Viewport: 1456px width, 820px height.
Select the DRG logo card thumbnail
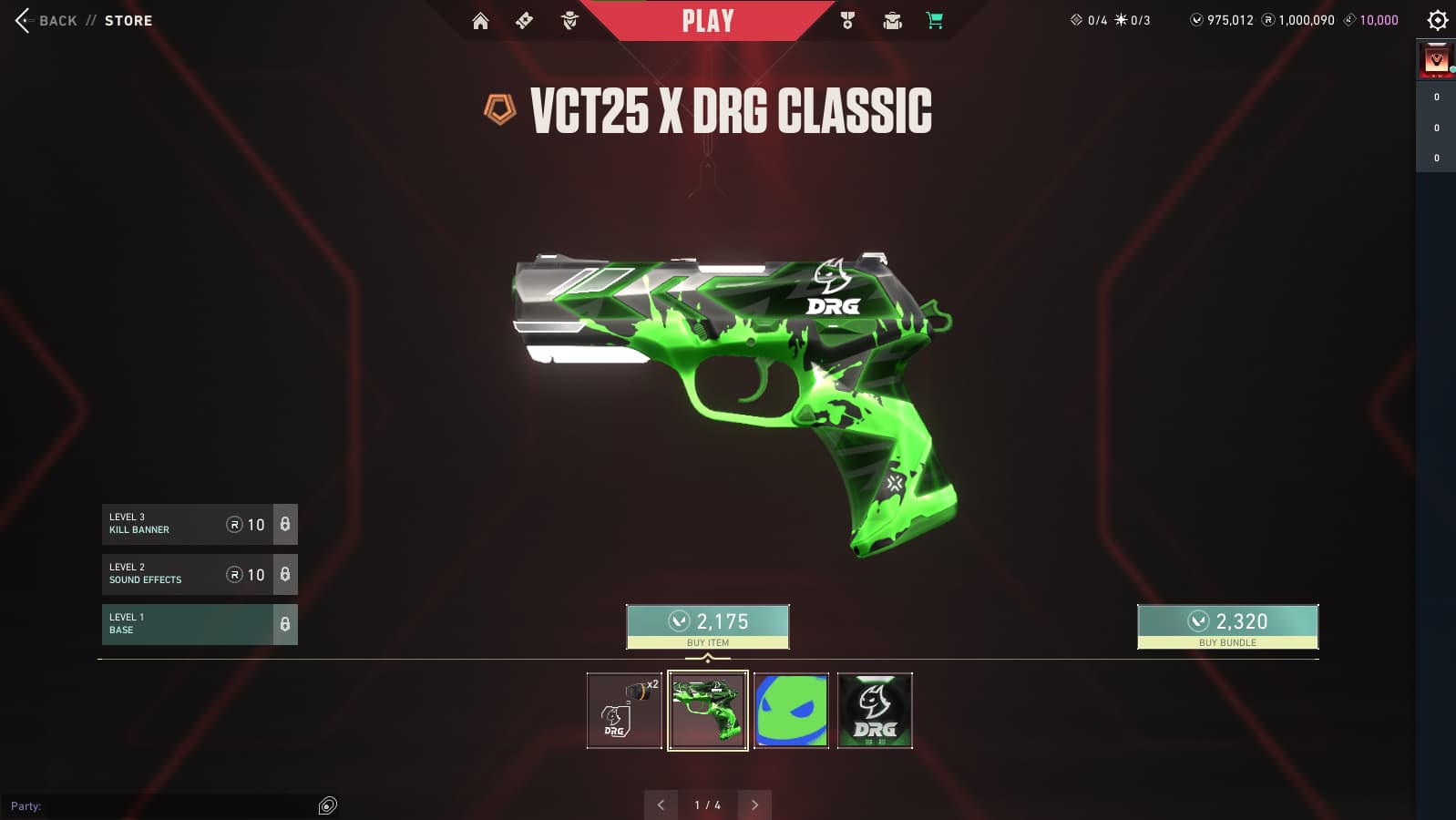click(x=875, y=711)
